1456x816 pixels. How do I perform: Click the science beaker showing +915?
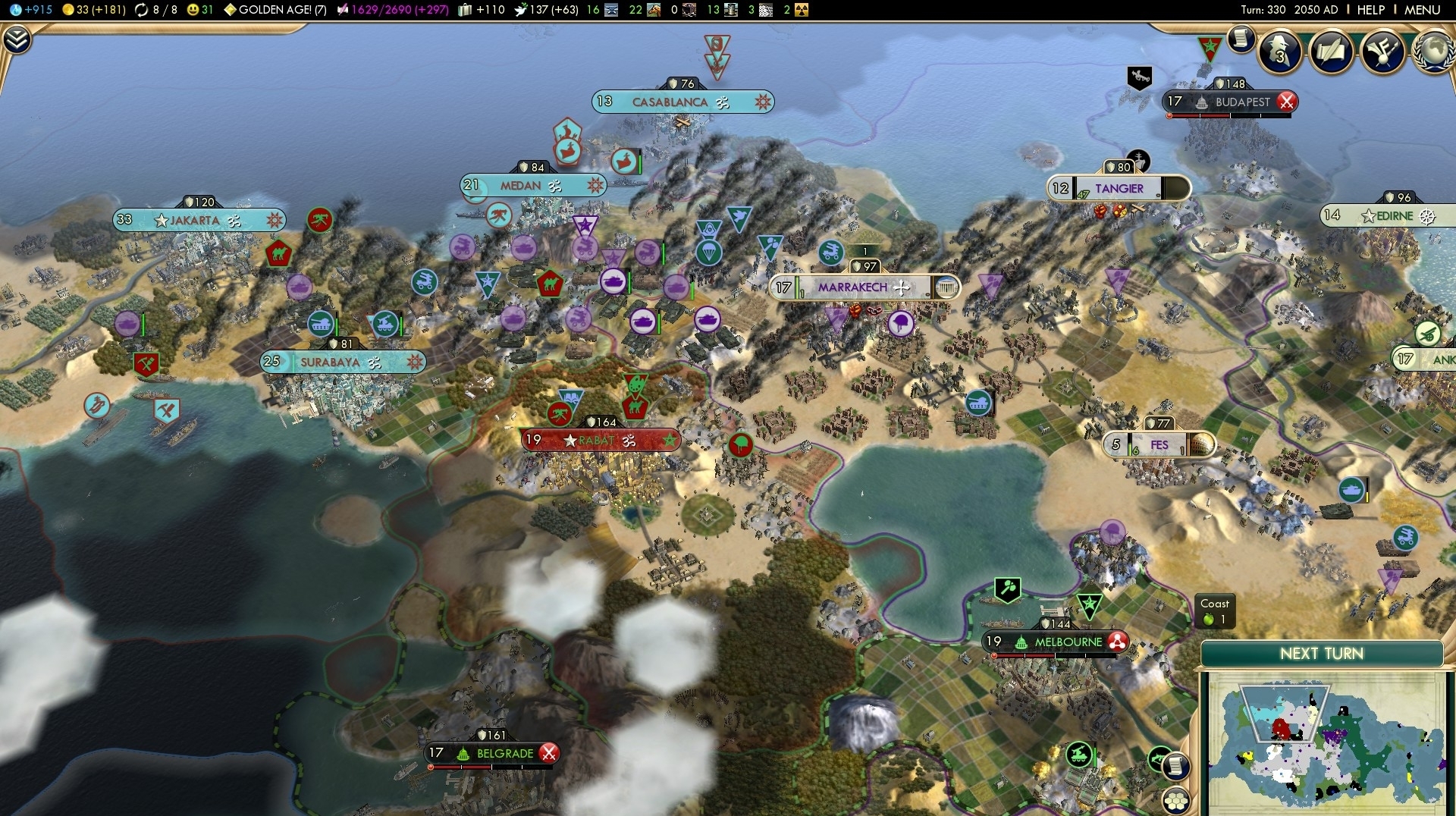(x=15, y=10)
